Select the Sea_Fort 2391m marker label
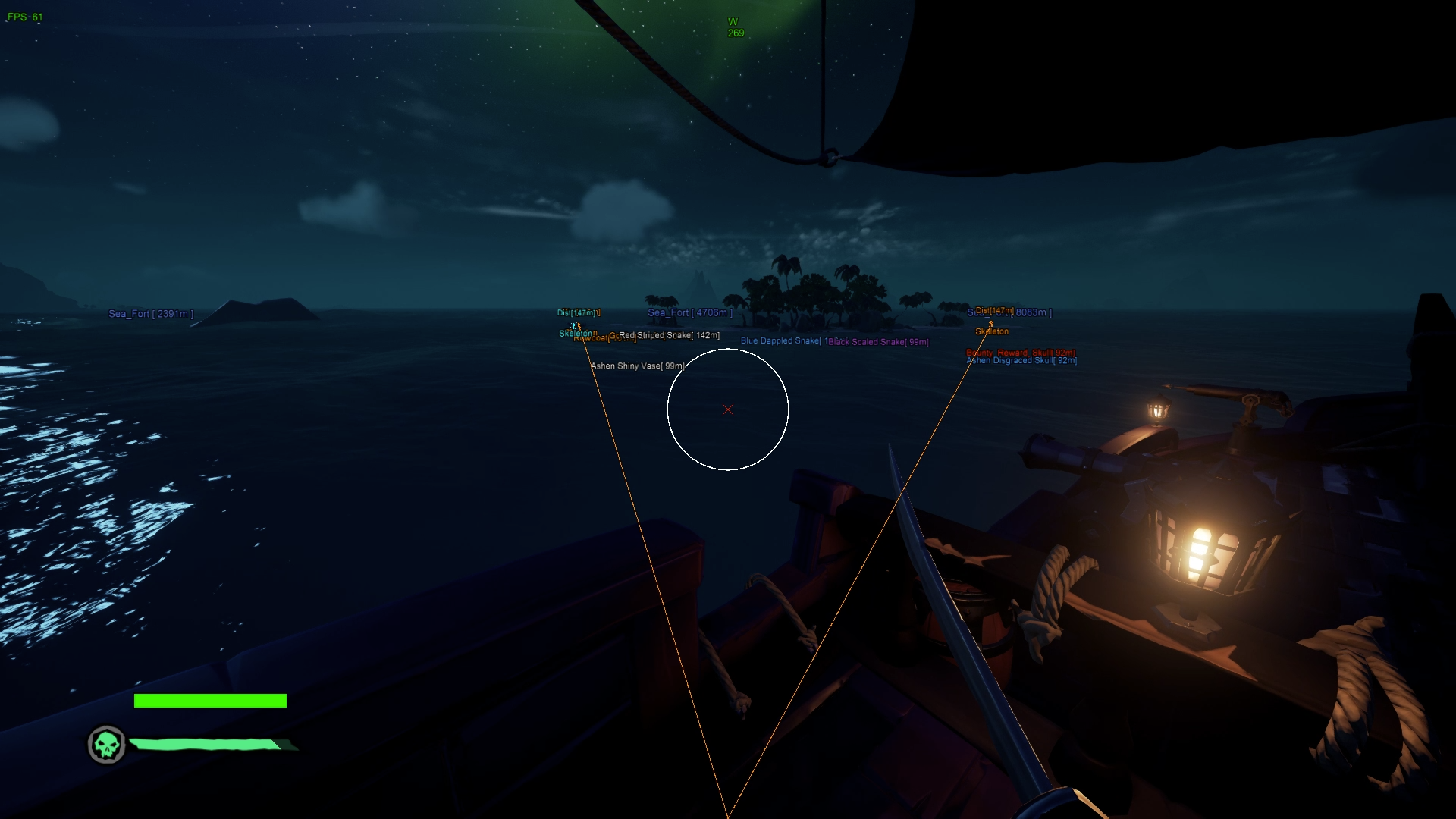This screenshot has width=1456, height=819. (151, 314)
